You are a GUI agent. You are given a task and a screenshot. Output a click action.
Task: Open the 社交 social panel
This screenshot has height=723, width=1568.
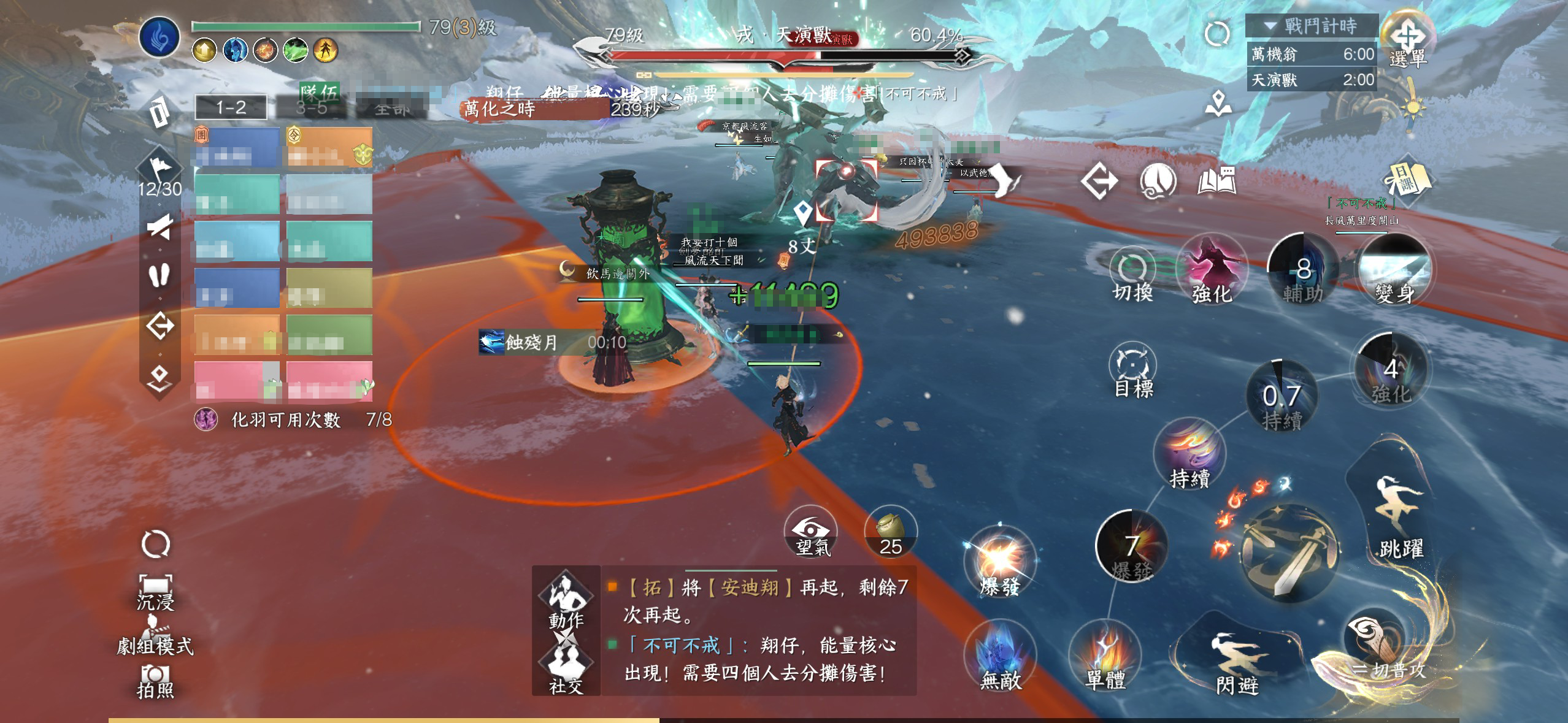(566, 668)
